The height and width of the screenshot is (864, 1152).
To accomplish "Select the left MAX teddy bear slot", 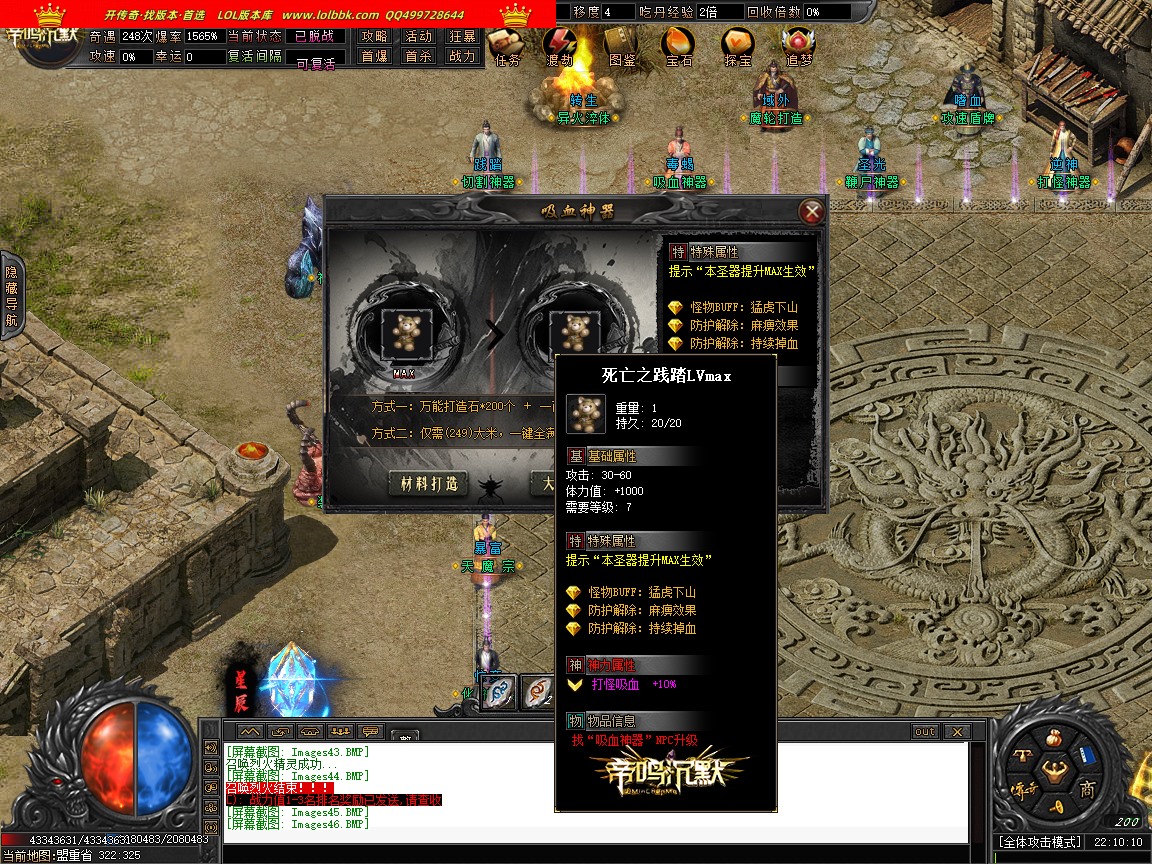I will point(404,330).
